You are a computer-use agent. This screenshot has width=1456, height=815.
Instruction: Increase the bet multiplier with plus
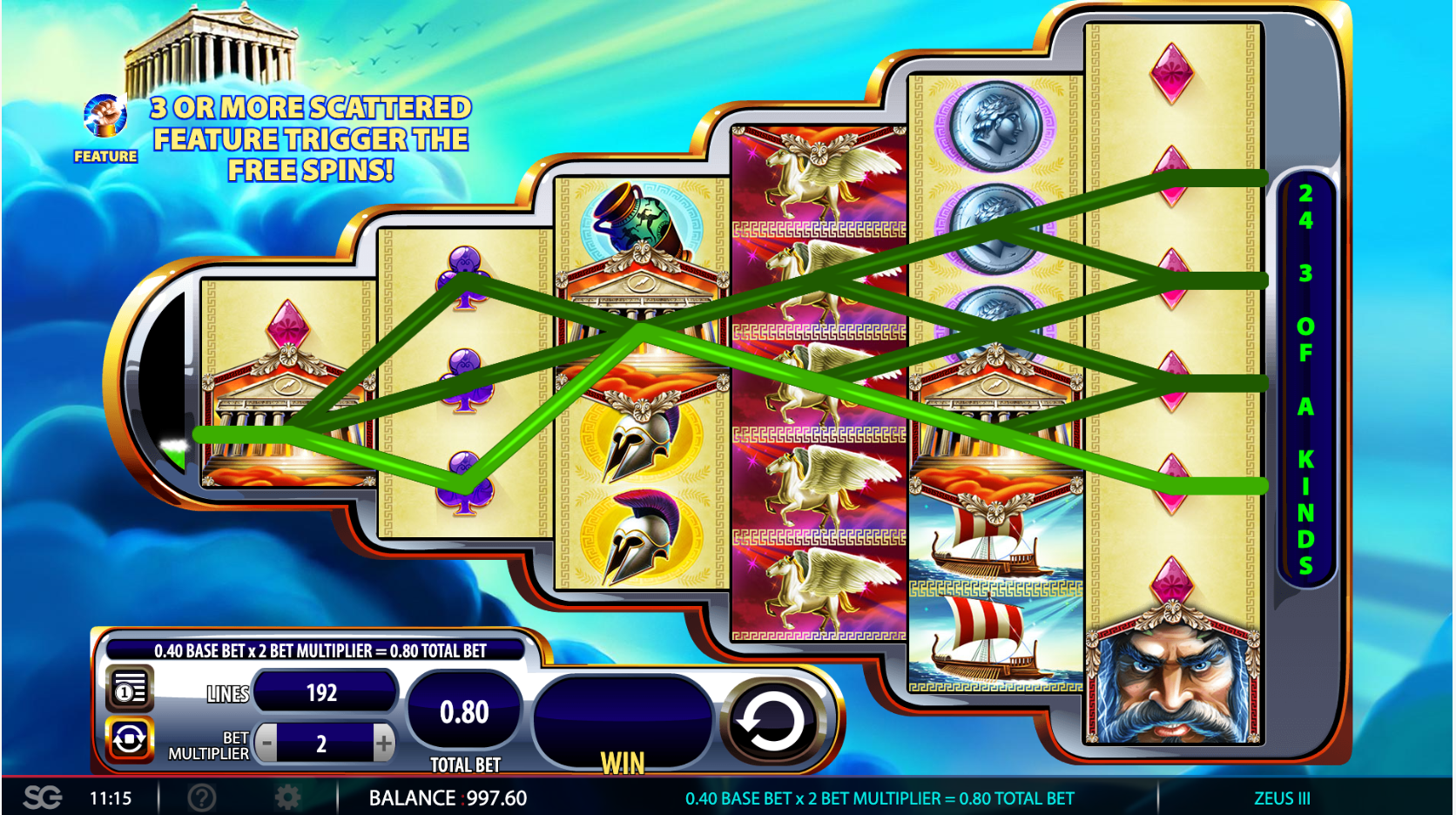pyautogui.click(x=383, y=744)
